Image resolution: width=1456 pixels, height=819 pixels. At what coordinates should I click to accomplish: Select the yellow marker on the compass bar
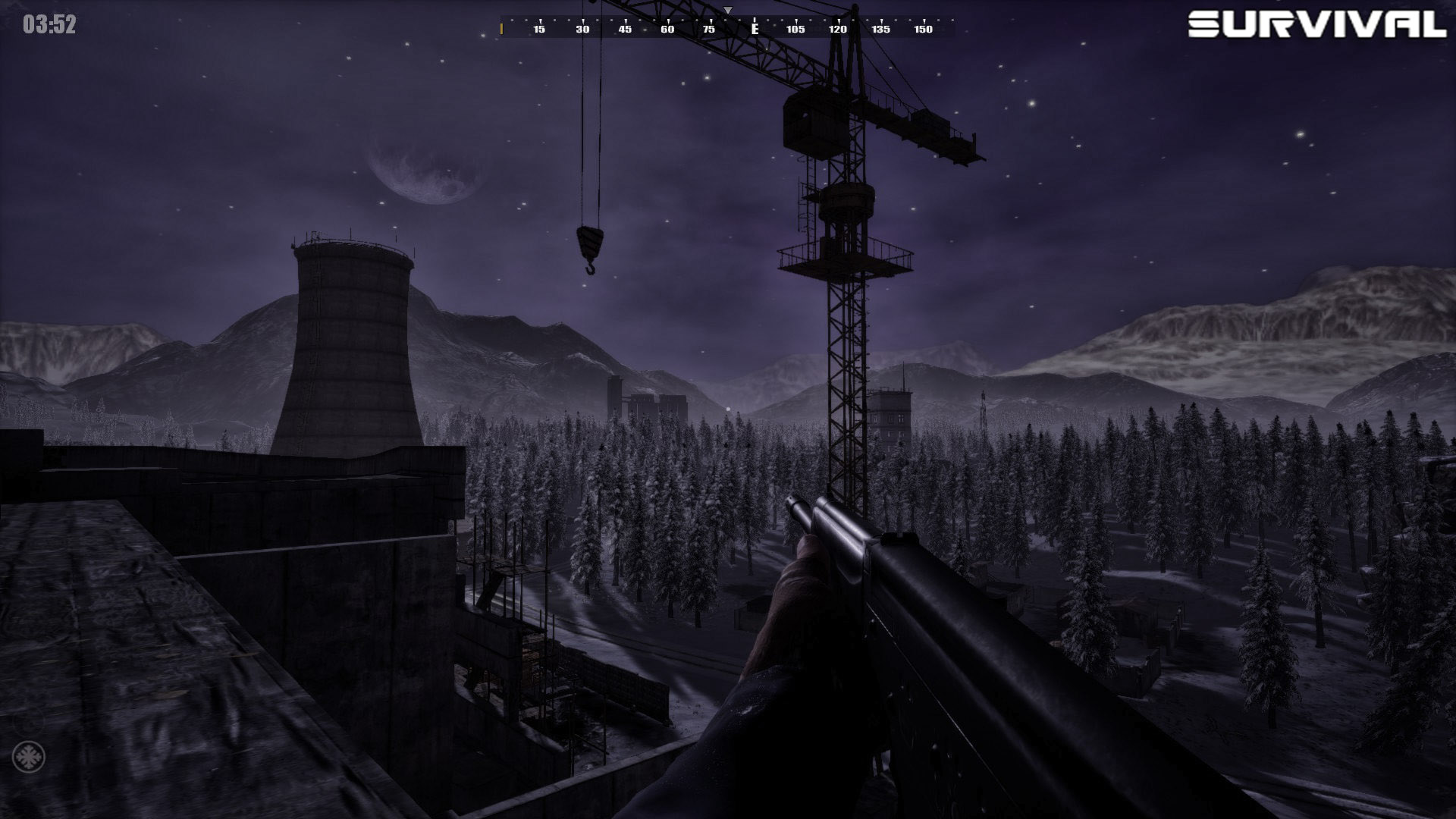point(501,29)
